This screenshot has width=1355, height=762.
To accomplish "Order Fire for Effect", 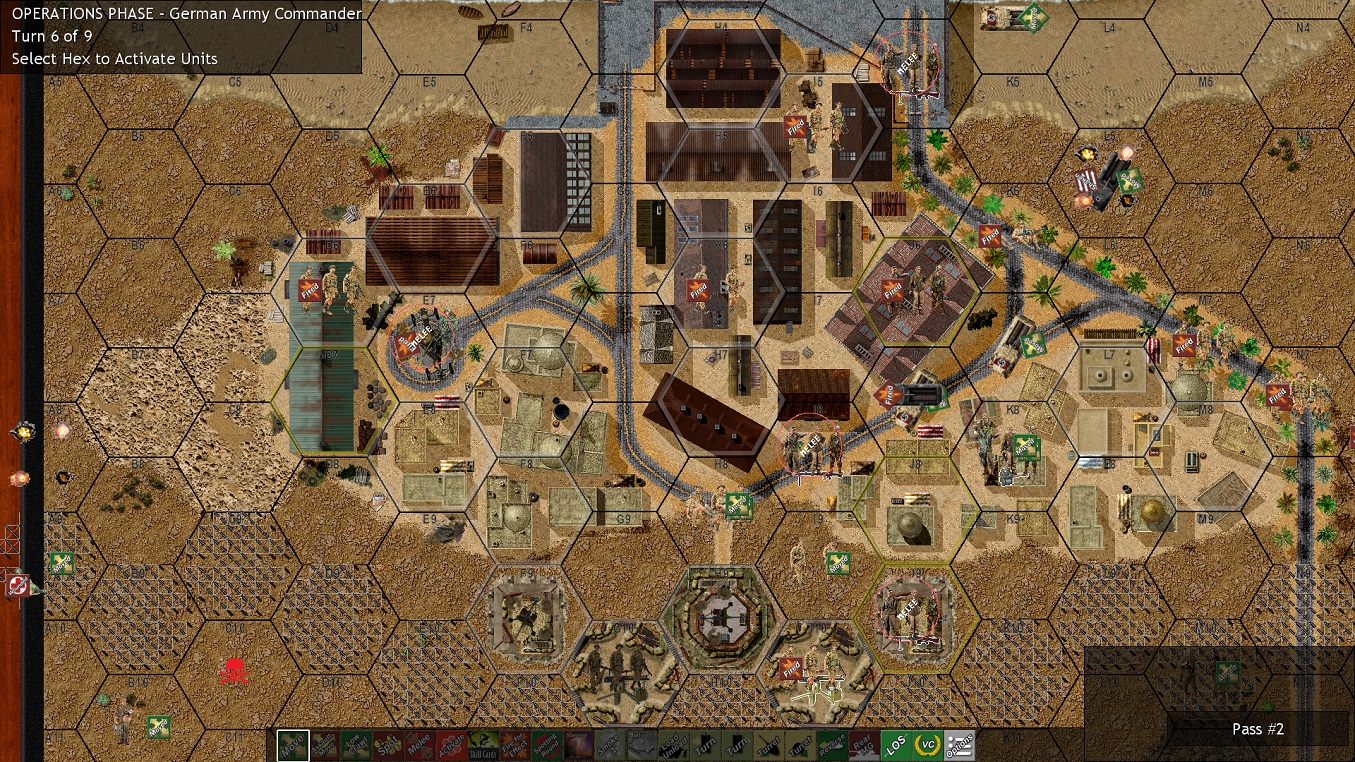I will coord(513,745).
